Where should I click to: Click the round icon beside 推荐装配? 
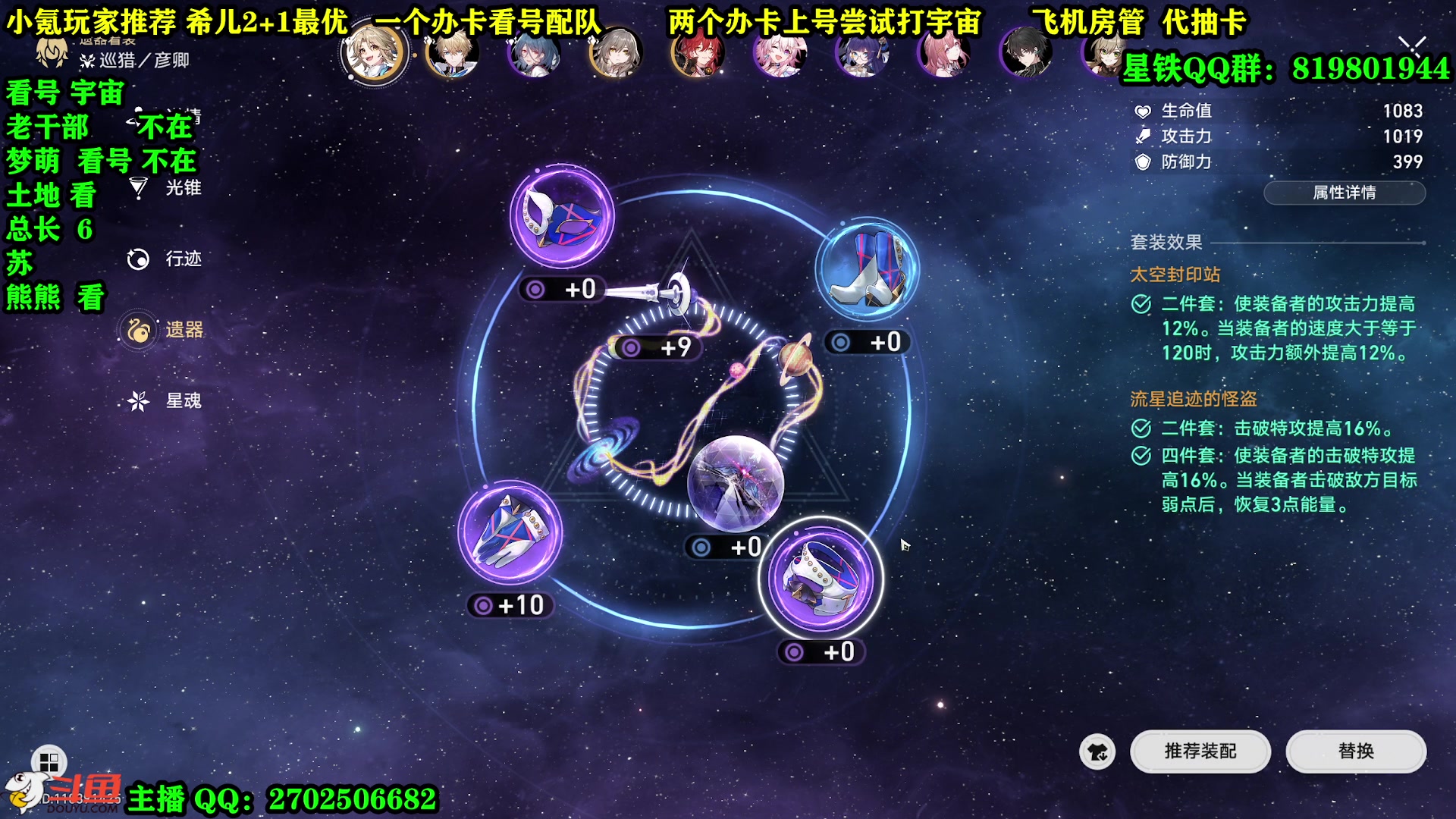point(1097,752)
